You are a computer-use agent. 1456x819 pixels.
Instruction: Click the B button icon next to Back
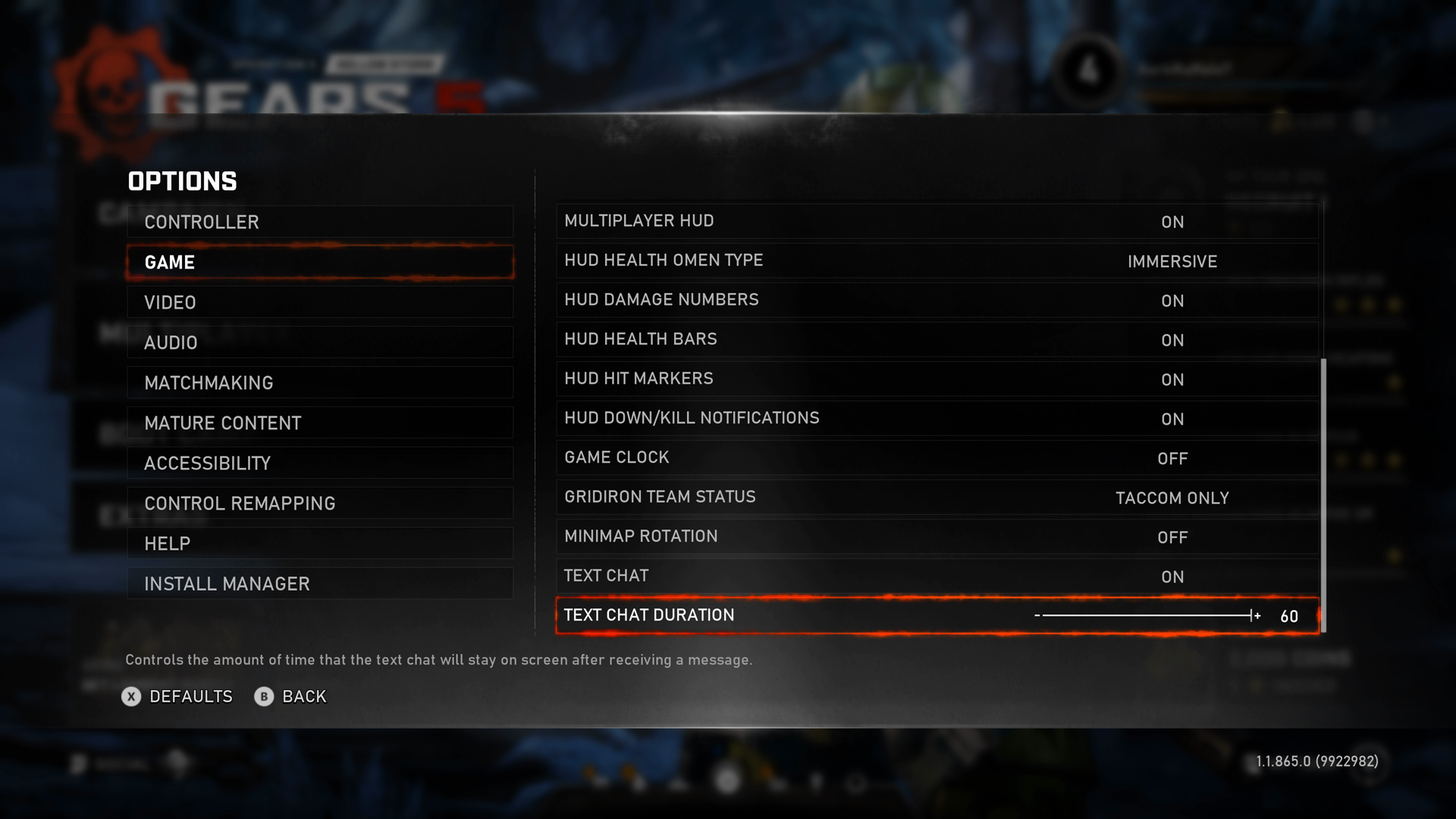[x=263, y=697]
